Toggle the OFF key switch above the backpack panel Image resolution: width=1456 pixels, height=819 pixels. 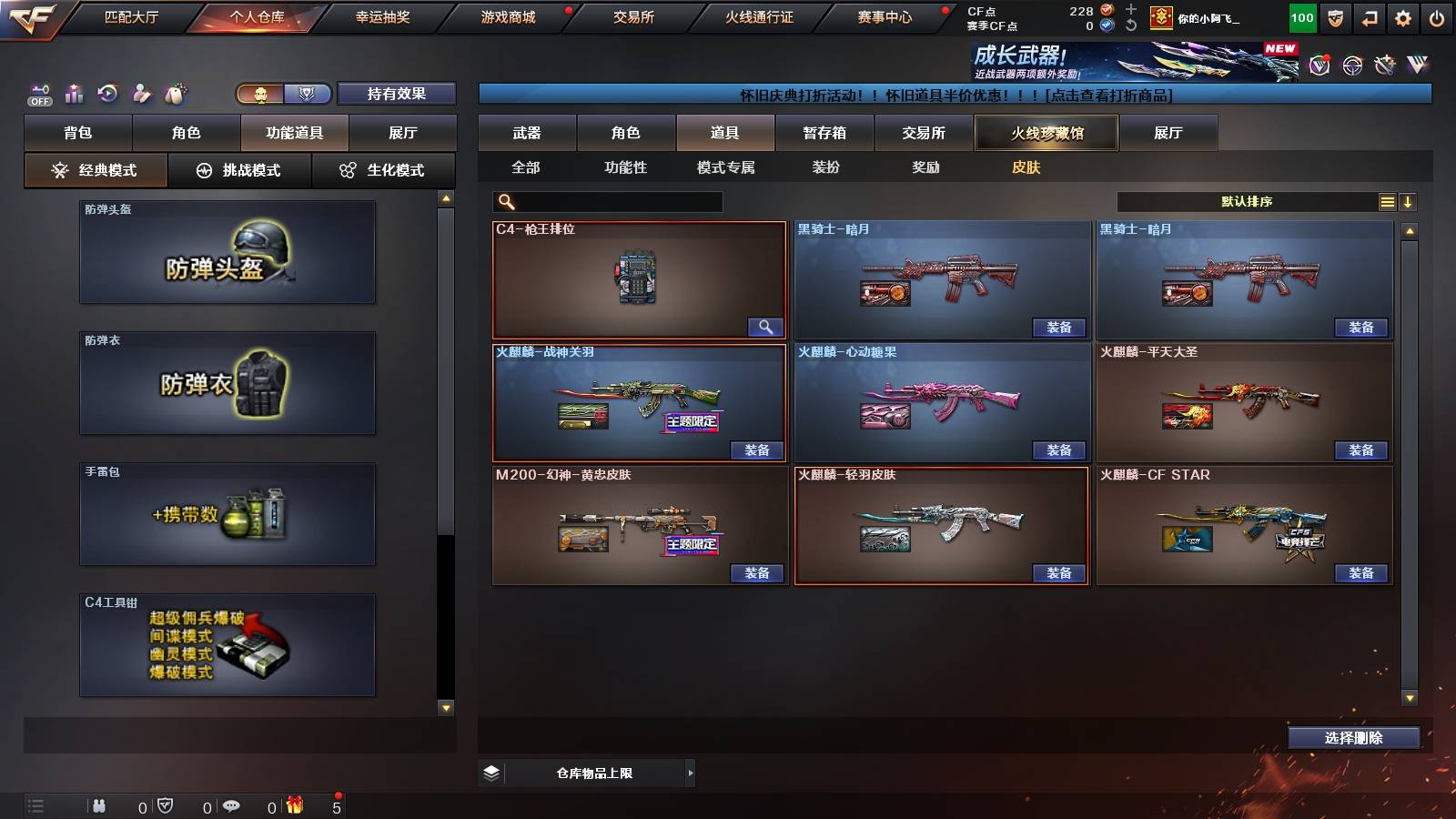[x=37, y=94]
